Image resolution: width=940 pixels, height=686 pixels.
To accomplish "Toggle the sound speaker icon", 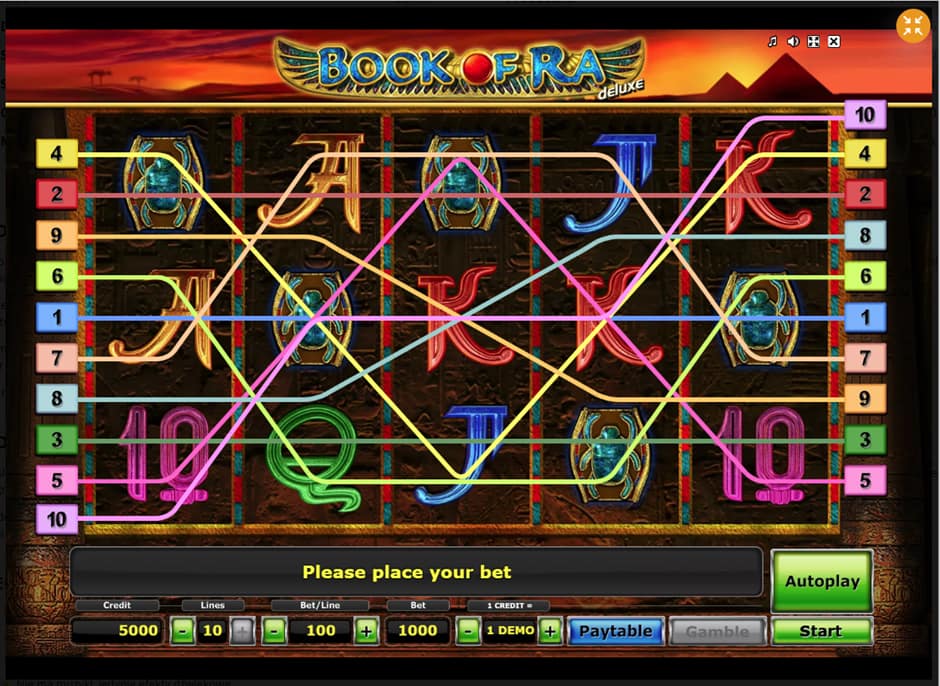I will (x=793, y=42).
